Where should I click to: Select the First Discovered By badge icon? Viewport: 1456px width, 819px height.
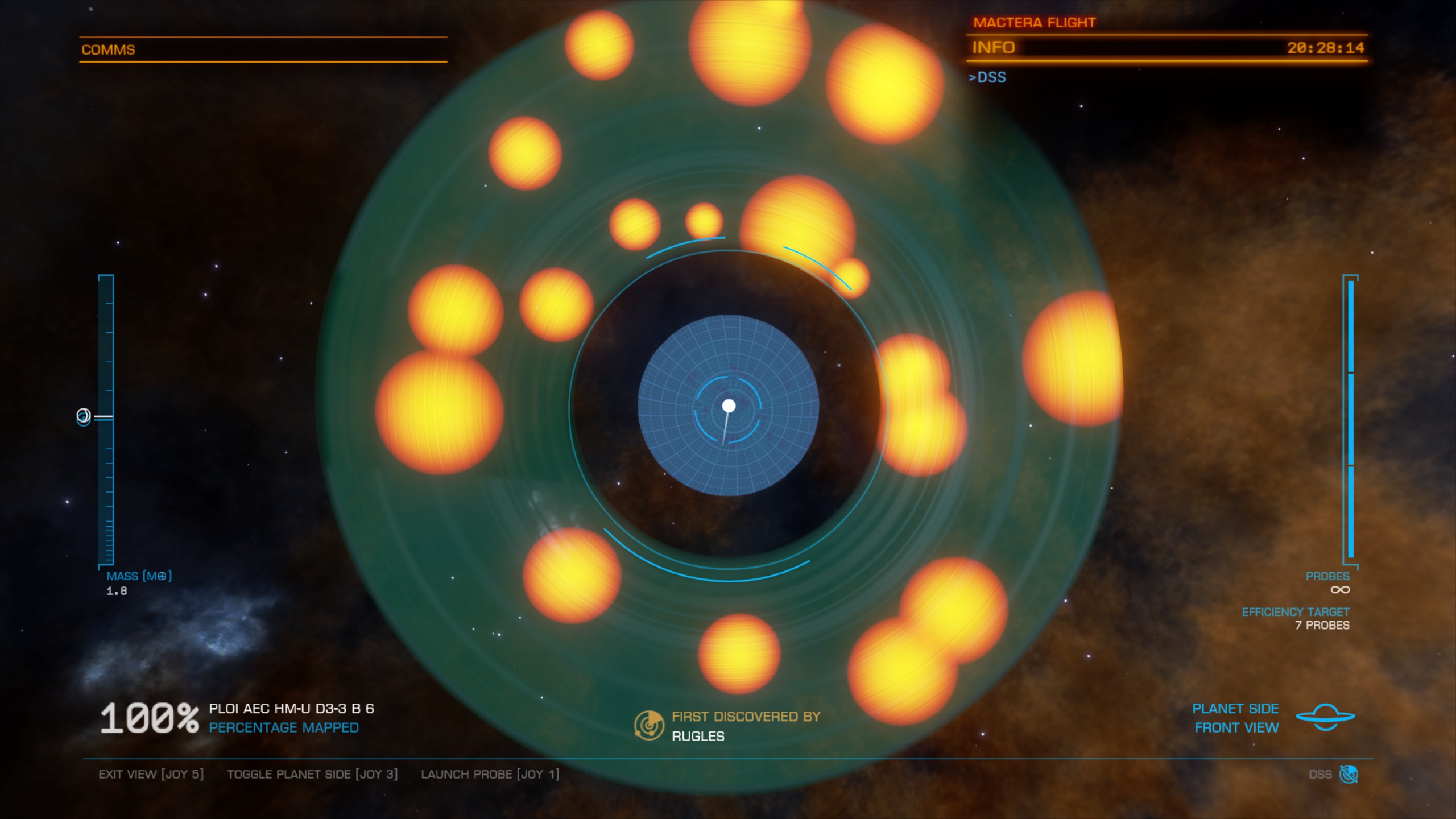coord(649,725)
